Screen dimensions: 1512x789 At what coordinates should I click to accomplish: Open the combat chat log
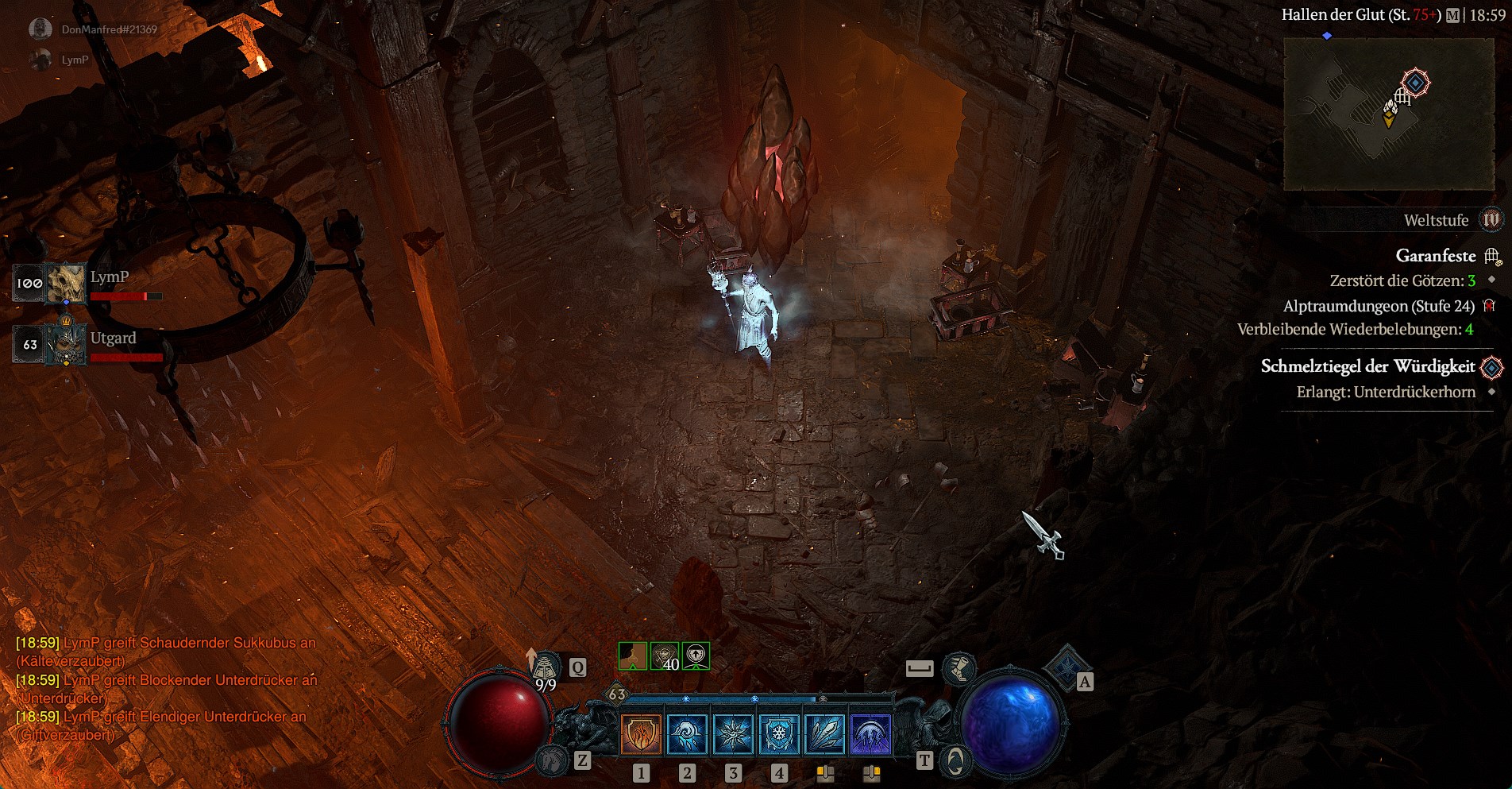point(167,688)
